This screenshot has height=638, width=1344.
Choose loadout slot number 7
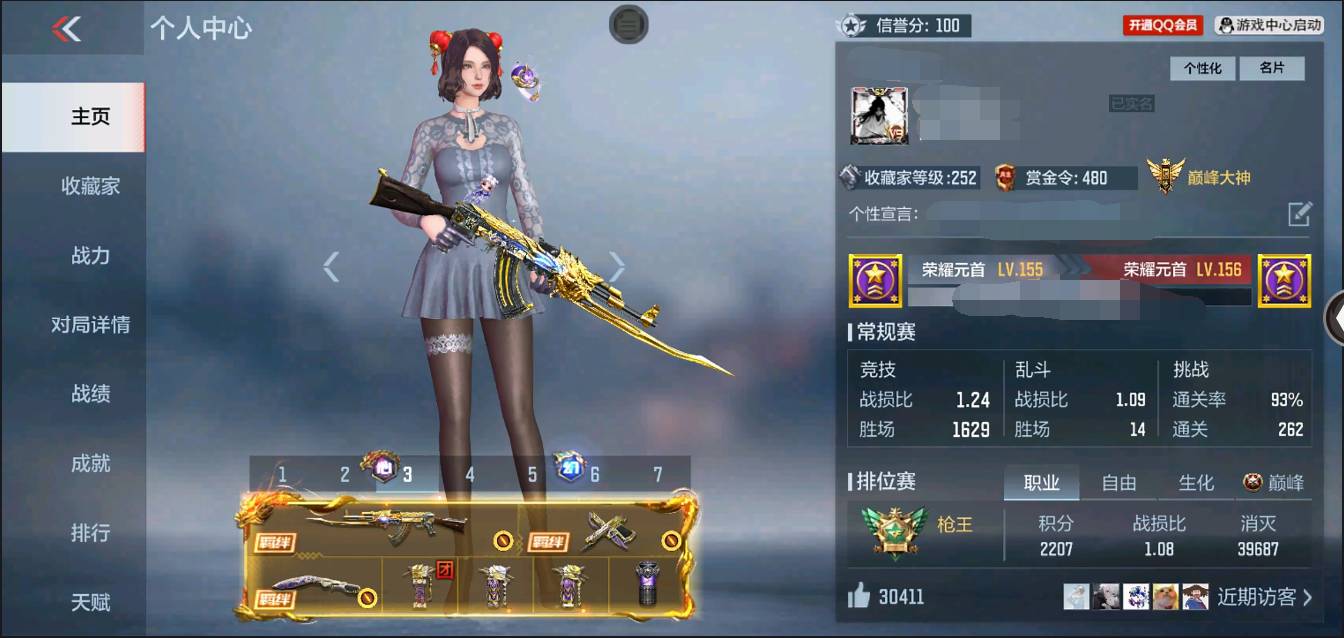pos(657,474)
